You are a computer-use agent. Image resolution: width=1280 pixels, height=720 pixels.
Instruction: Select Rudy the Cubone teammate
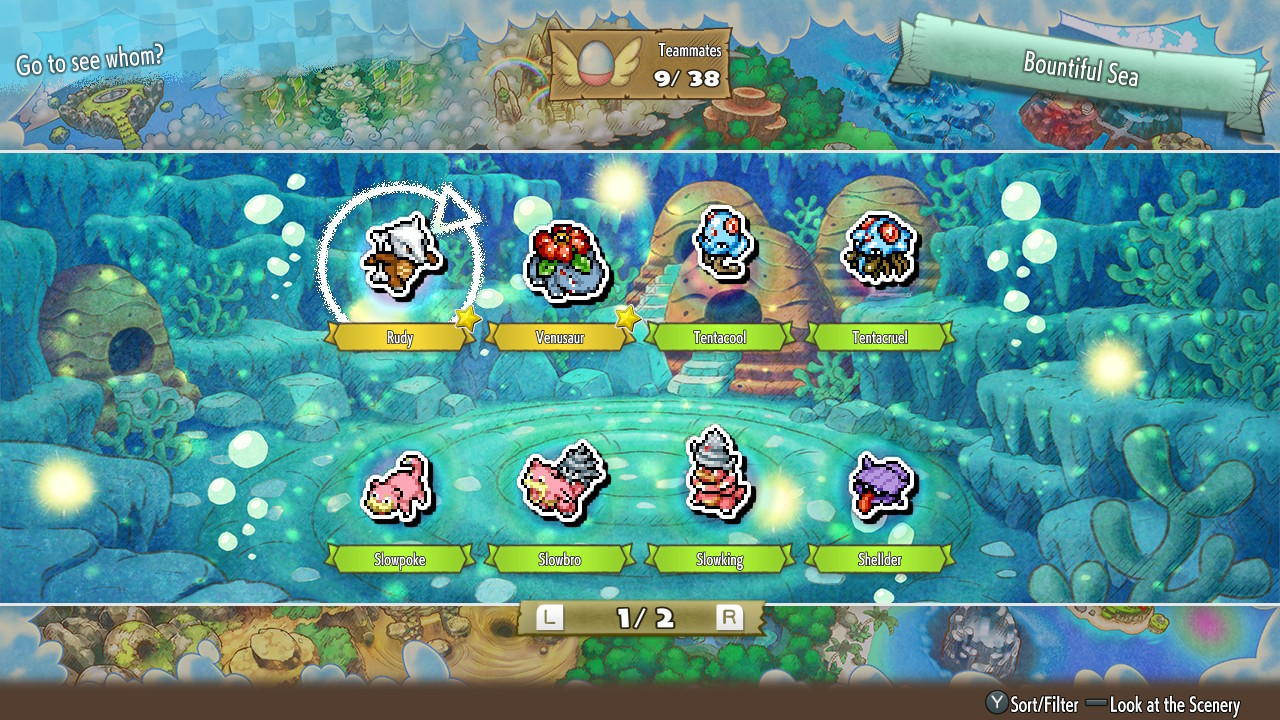401,258
